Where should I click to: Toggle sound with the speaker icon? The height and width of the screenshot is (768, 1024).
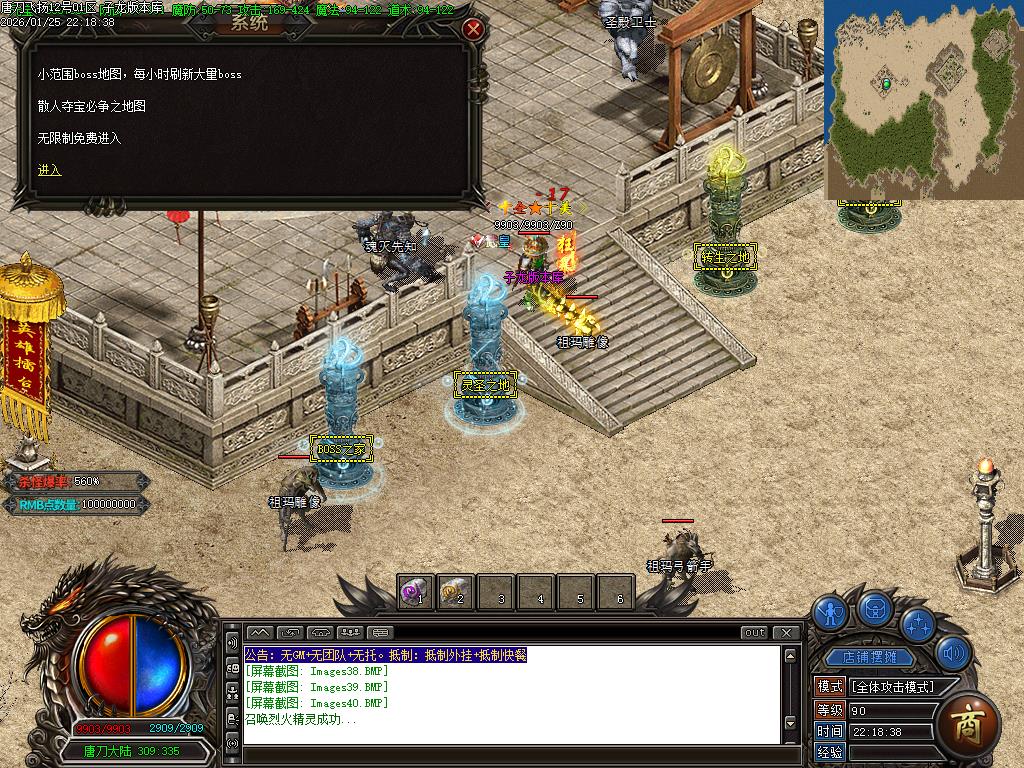click(x=953, y=654)
